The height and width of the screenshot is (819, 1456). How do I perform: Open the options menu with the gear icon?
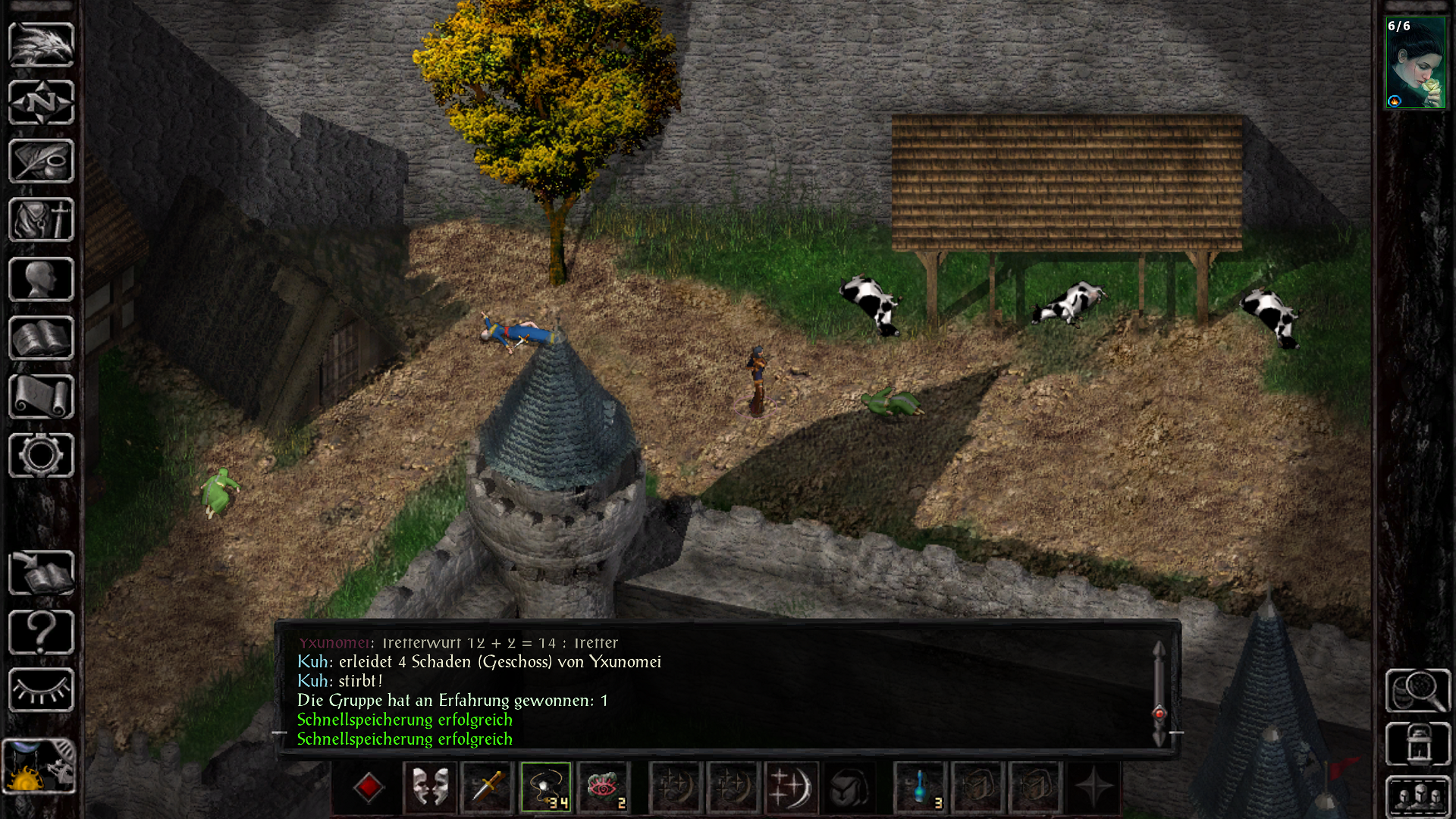41,455
